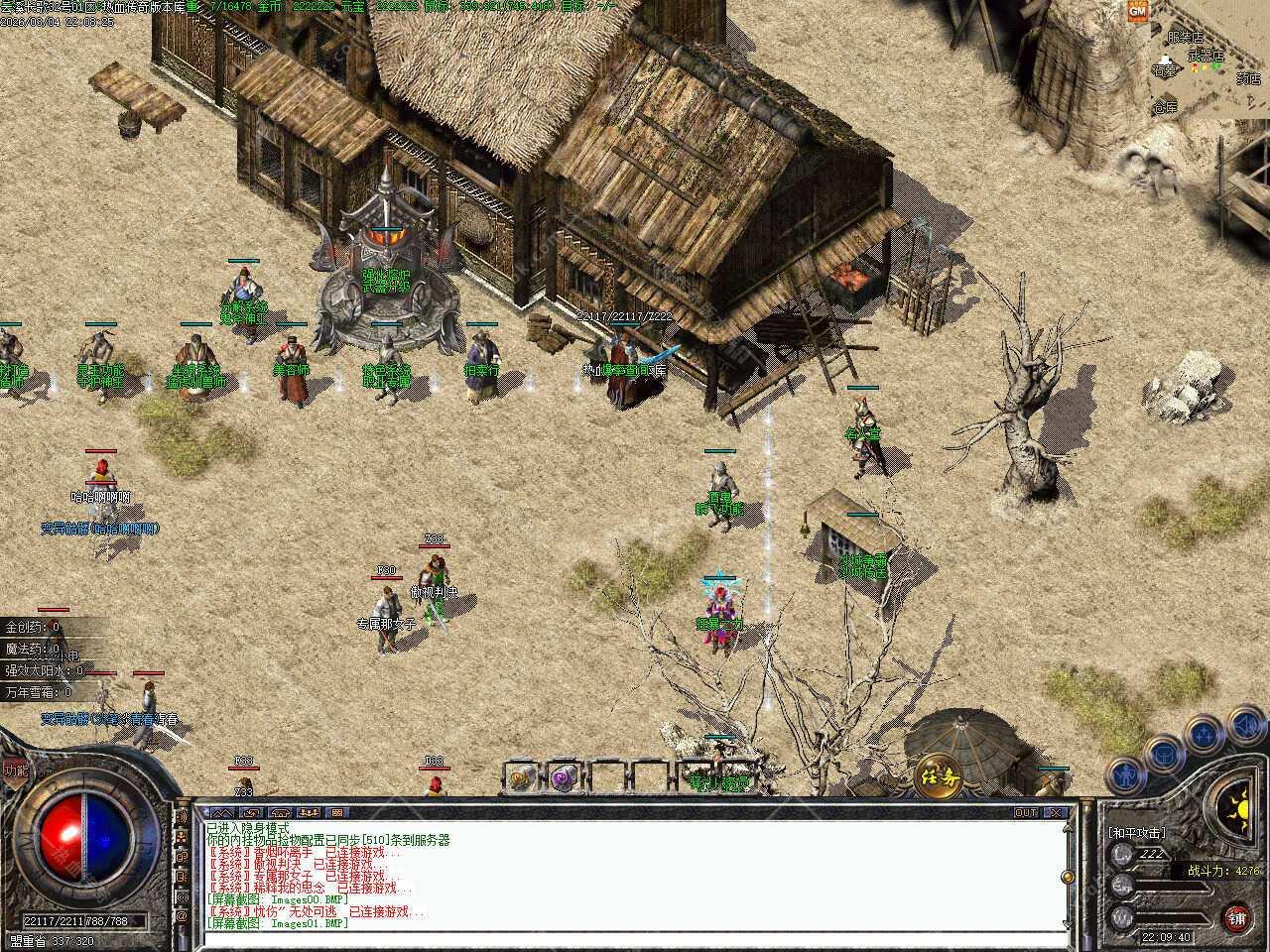Image resolution: width=1270 pixels, height=952 pixels.
Task: Open the blue bag inventory button
Action: tap(1162, 754)
